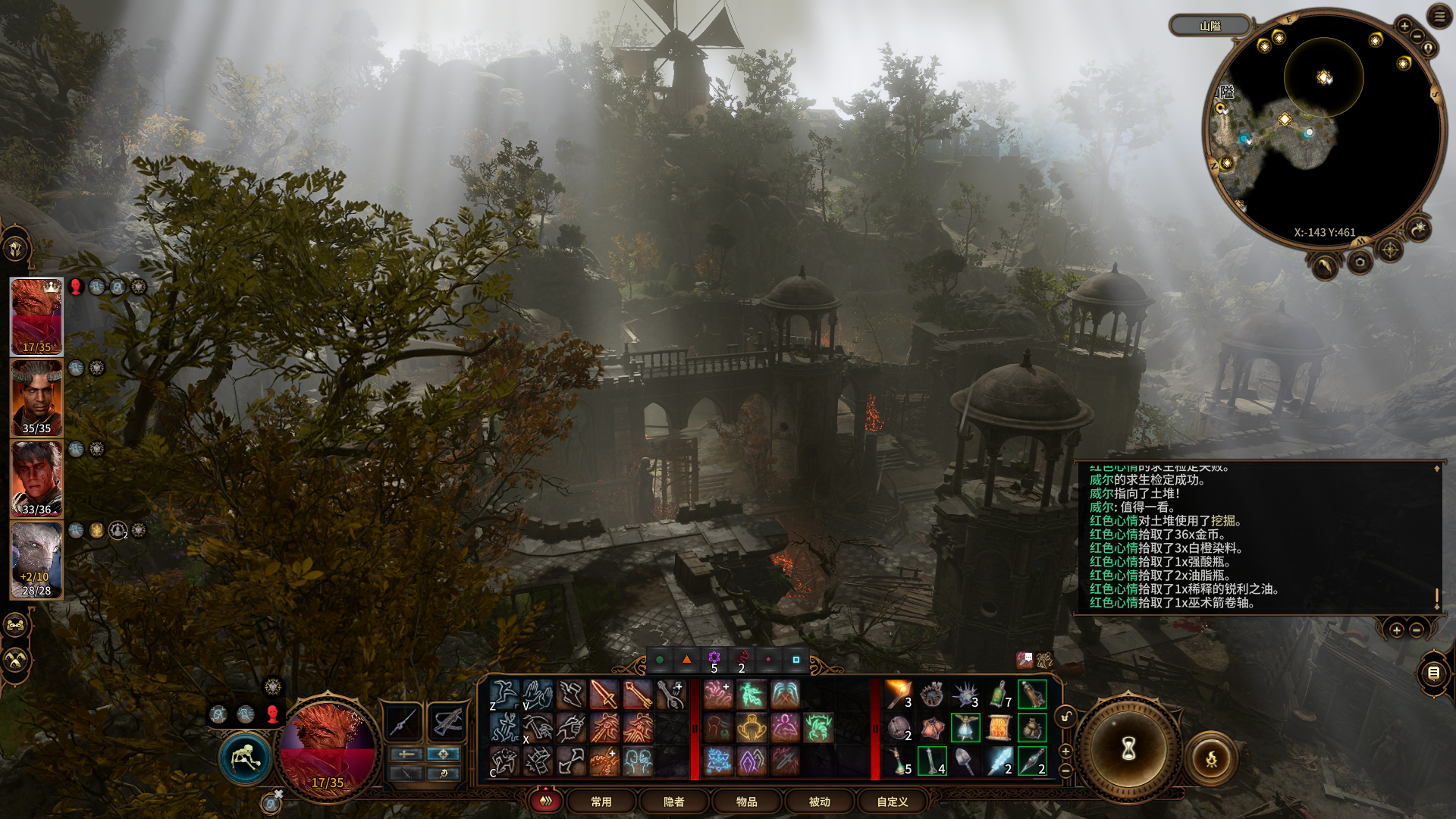End the turn with the hourglass button
Viewport: 1456px width, 819px height.
pyautogui.click(x=1128, y=749)
